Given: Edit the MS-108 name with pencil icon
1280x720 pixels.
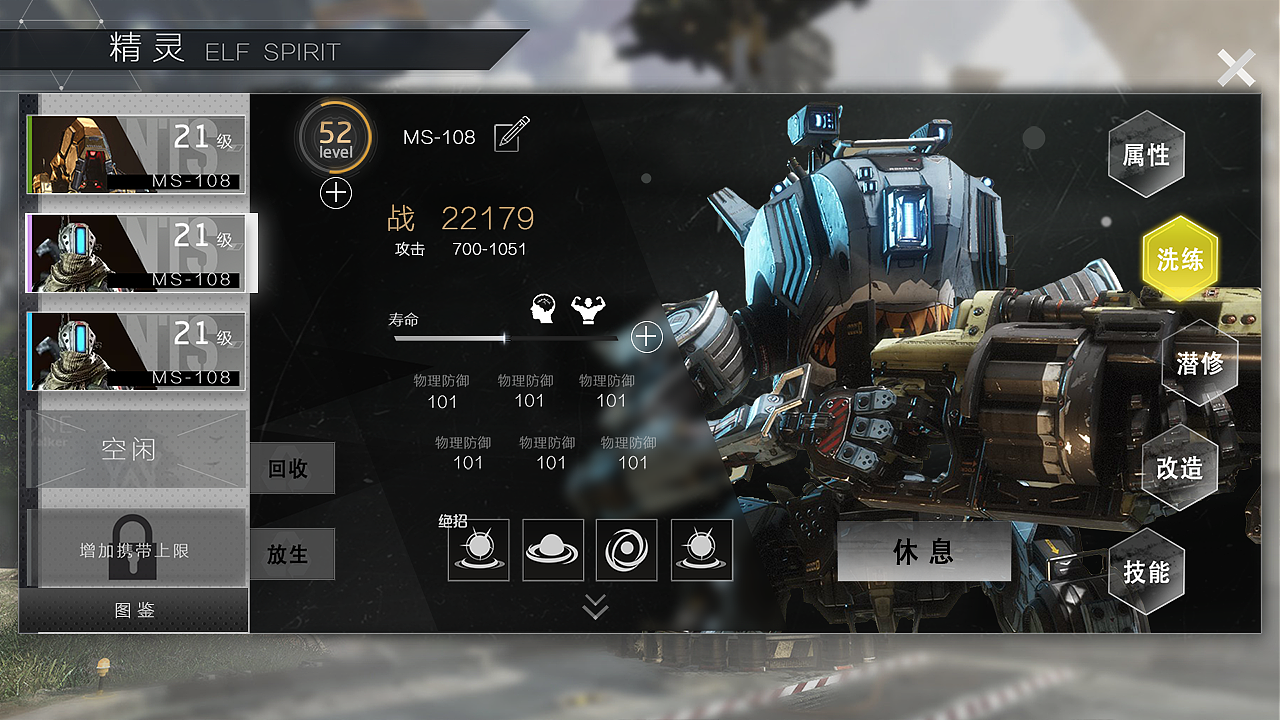Looking at the screenshot, I should [x=512, y=135].
